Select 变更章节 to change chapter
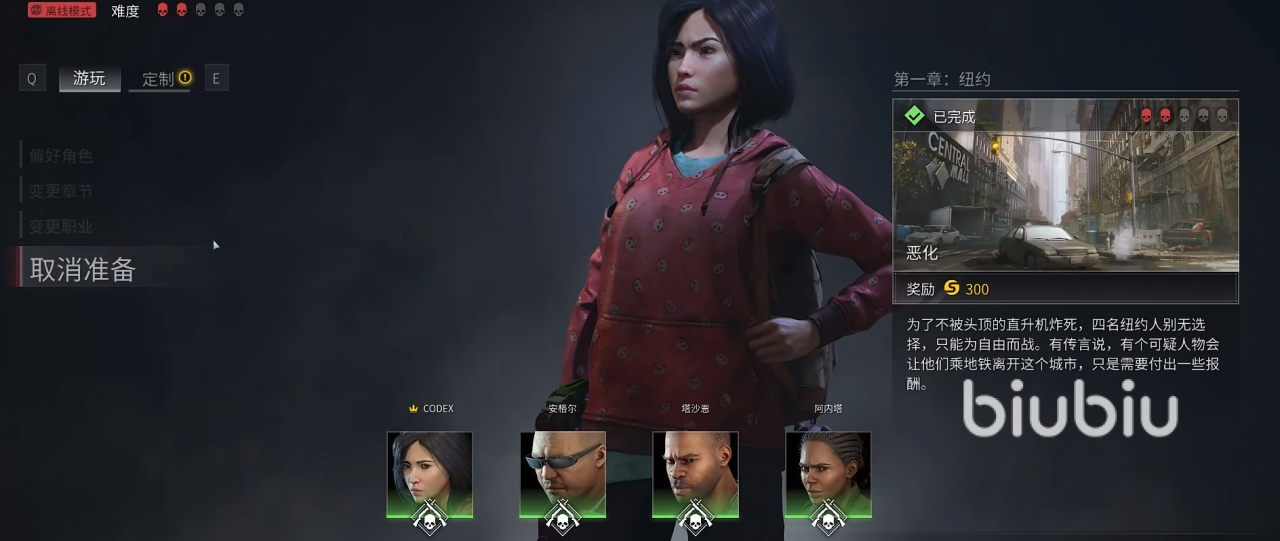Screen dimensions: 1280x541 pos(61,191)
